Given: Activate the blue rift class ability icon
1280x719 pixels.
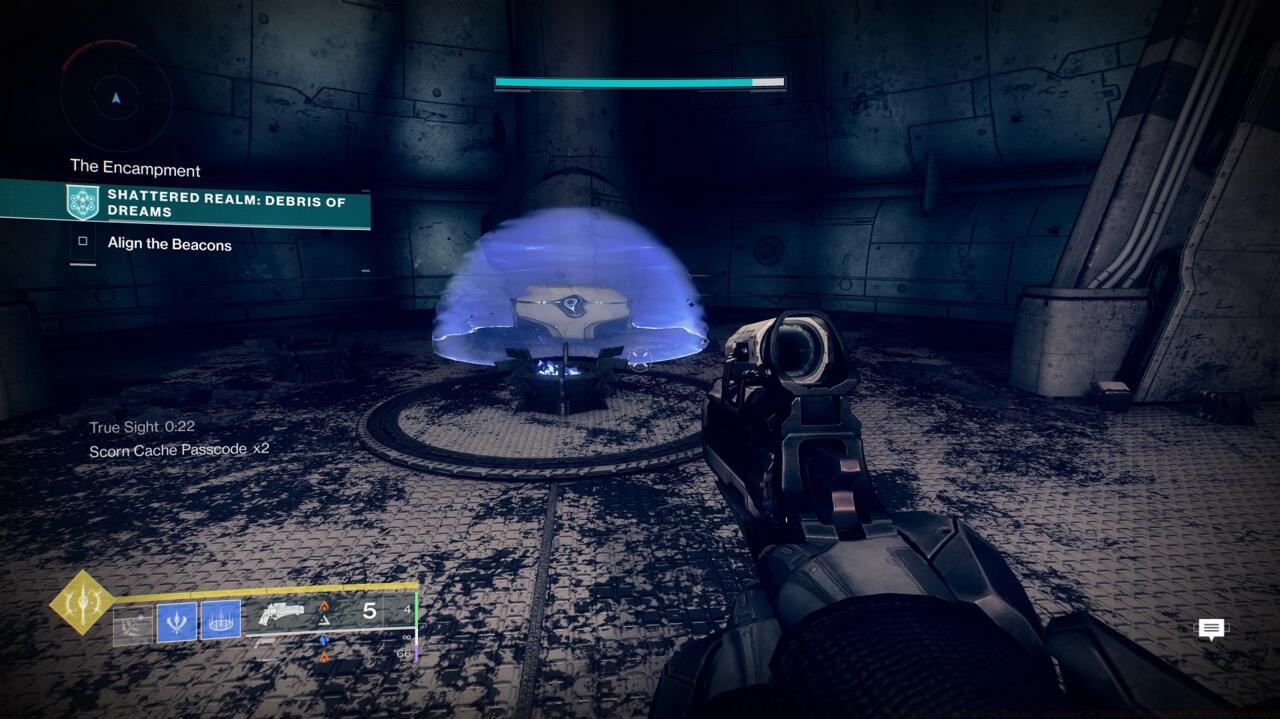Looking at the screenshot, I should click(220, 620).
